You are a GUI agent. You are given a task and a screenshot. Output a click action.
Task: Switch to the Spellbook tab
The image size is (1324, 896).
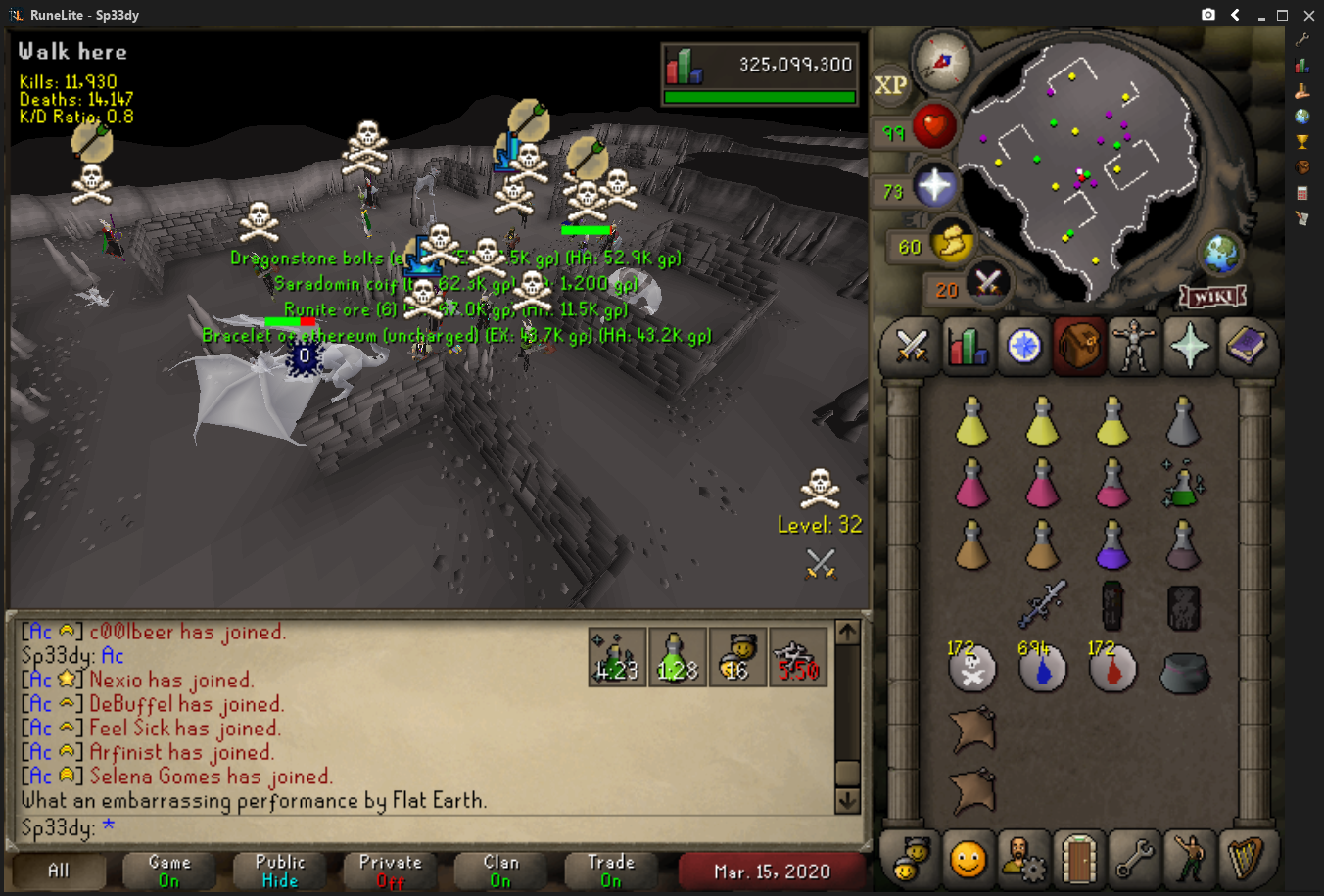(x=1246, y=346)
